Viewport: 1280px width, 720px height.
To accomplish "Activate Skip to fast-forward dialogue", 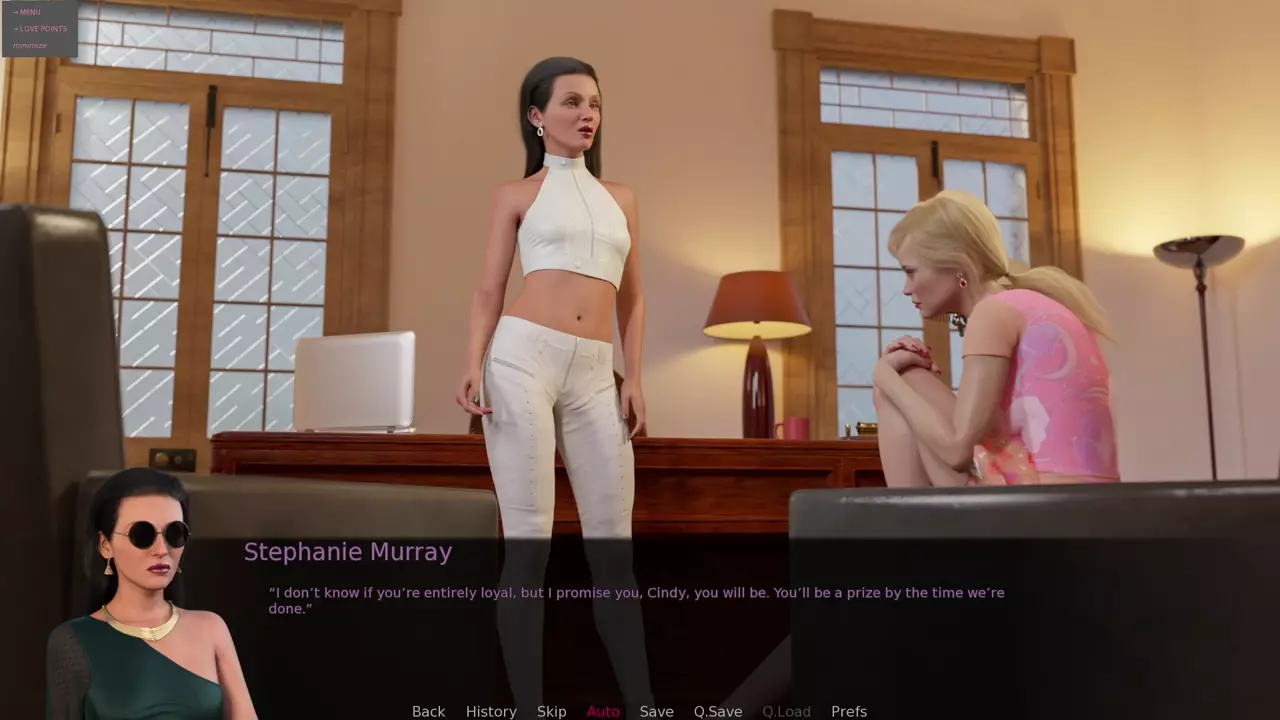I will coord(551,711).
